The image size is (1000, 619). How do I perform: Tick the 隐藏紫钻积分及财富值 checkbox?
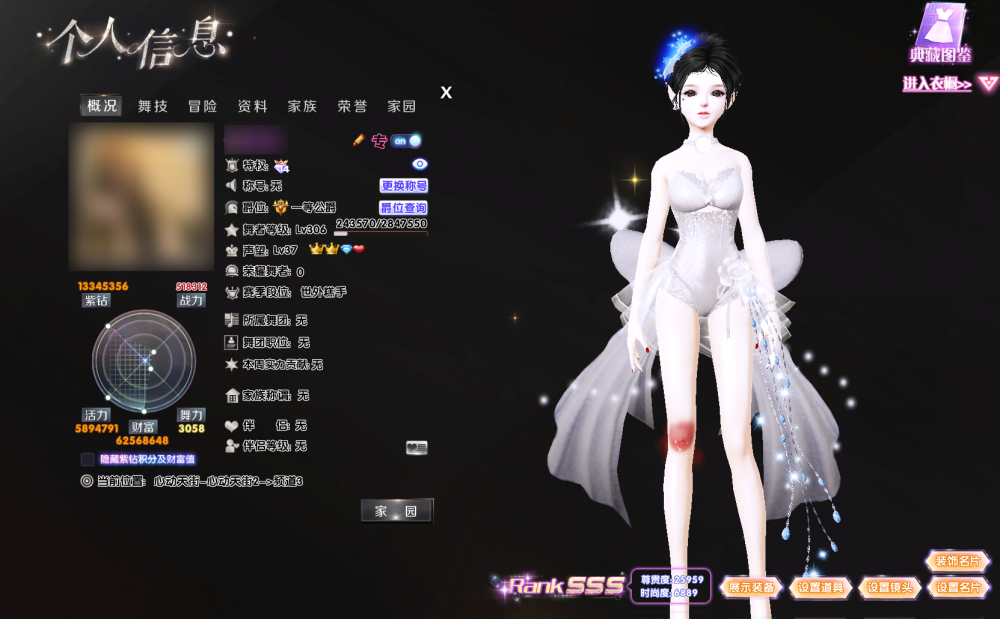[x=88, y=459]
